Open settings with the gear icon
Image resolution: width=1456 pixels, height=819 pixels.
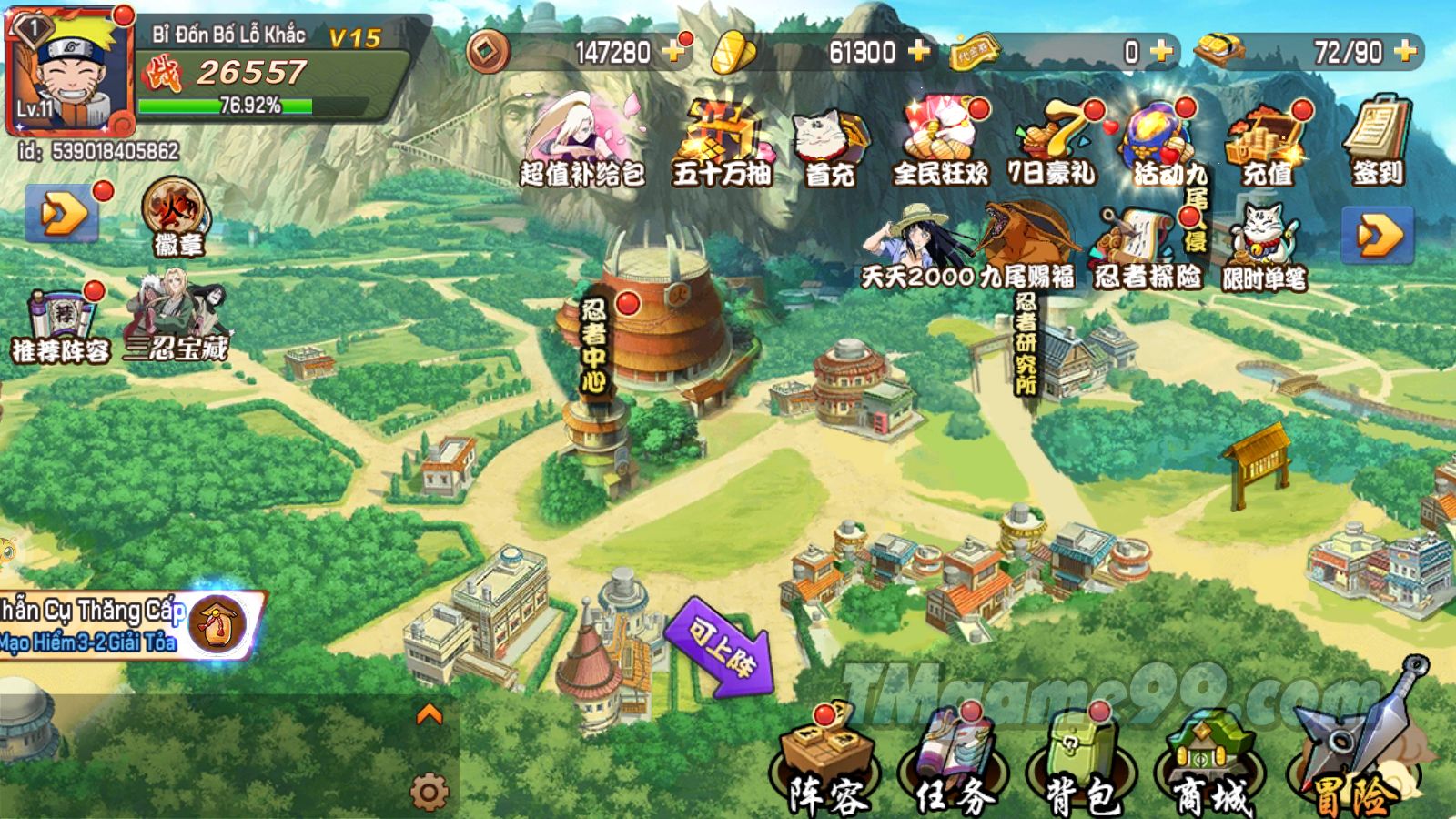[429, 792]
